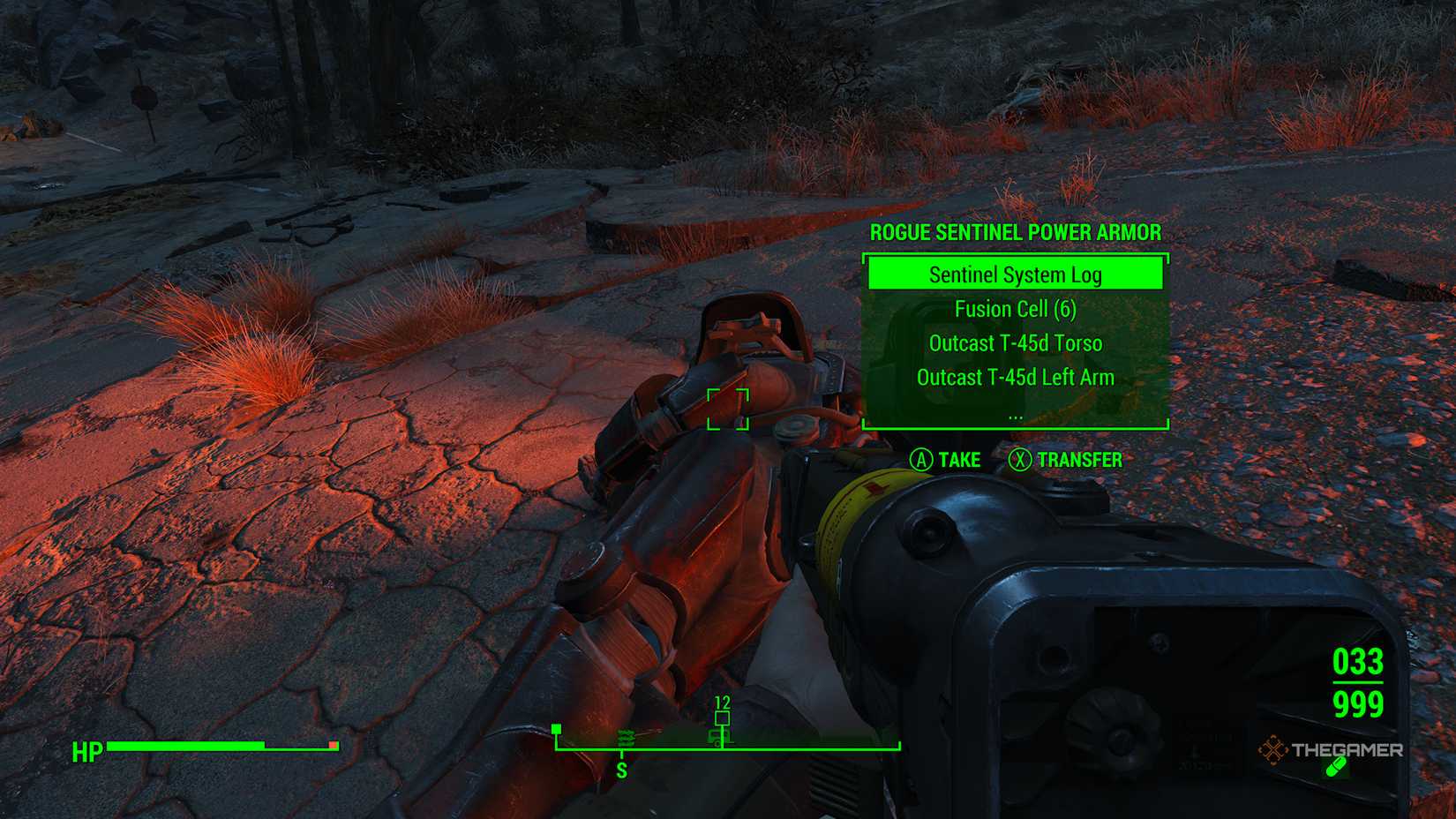Screen dimensions: 1456x819
Task: Select Fusion Cell (6) in the loot list
Action: click(1014, 309)
